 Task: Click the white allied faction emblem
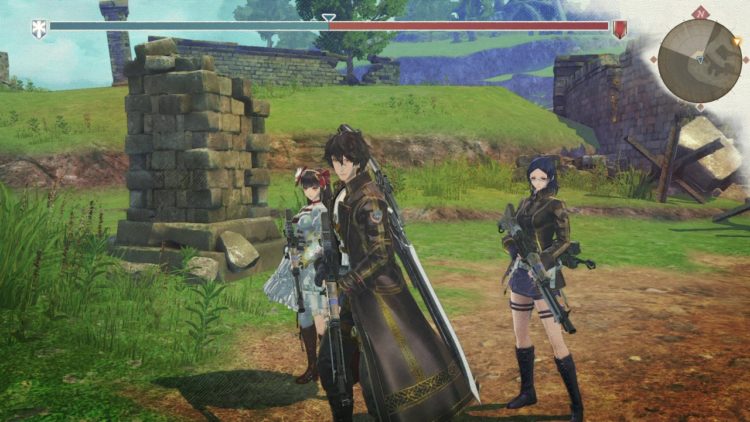(39, 27)
